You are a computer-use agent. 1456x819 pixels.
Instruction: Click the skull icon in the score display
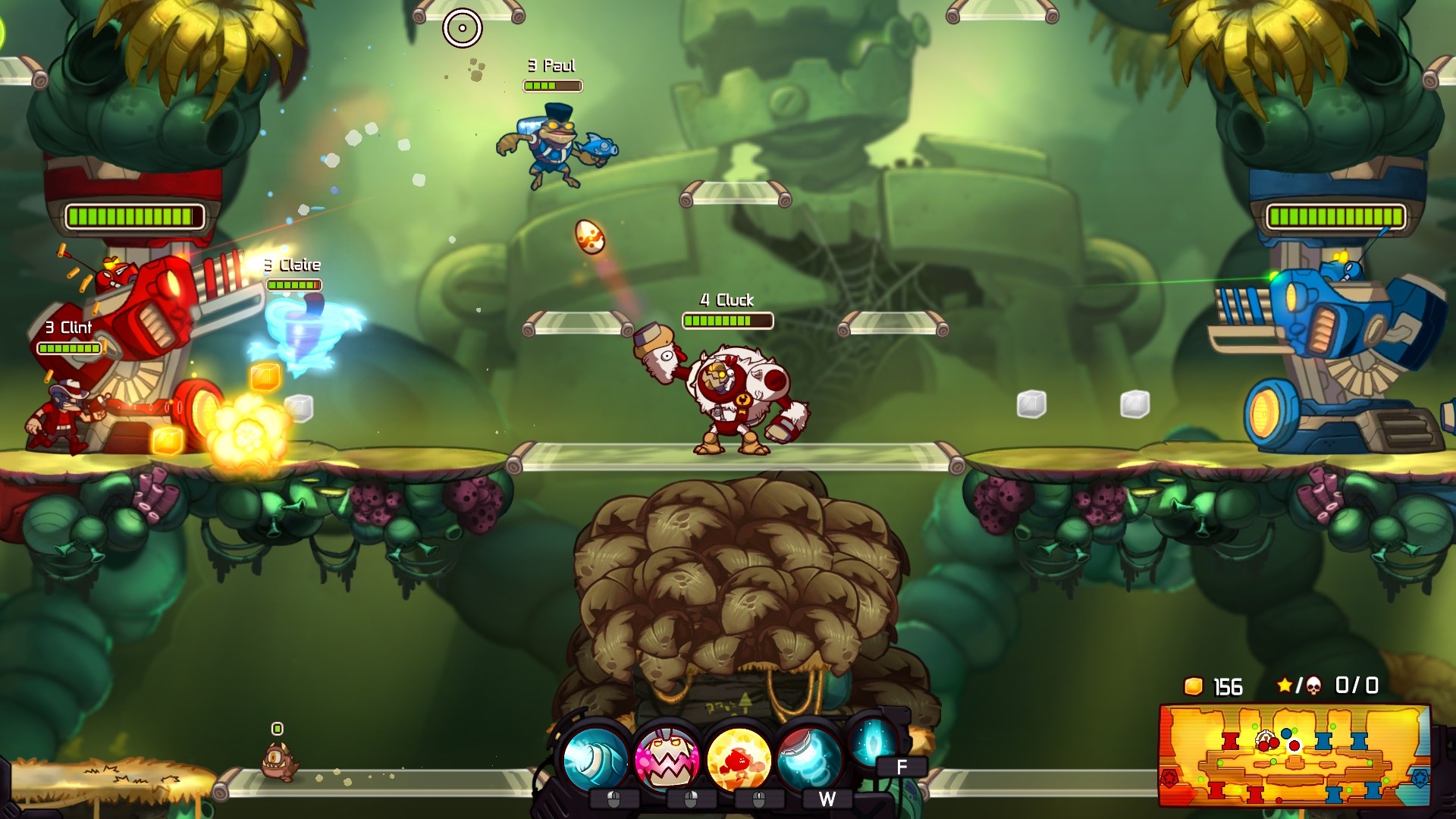[1313, 686]
